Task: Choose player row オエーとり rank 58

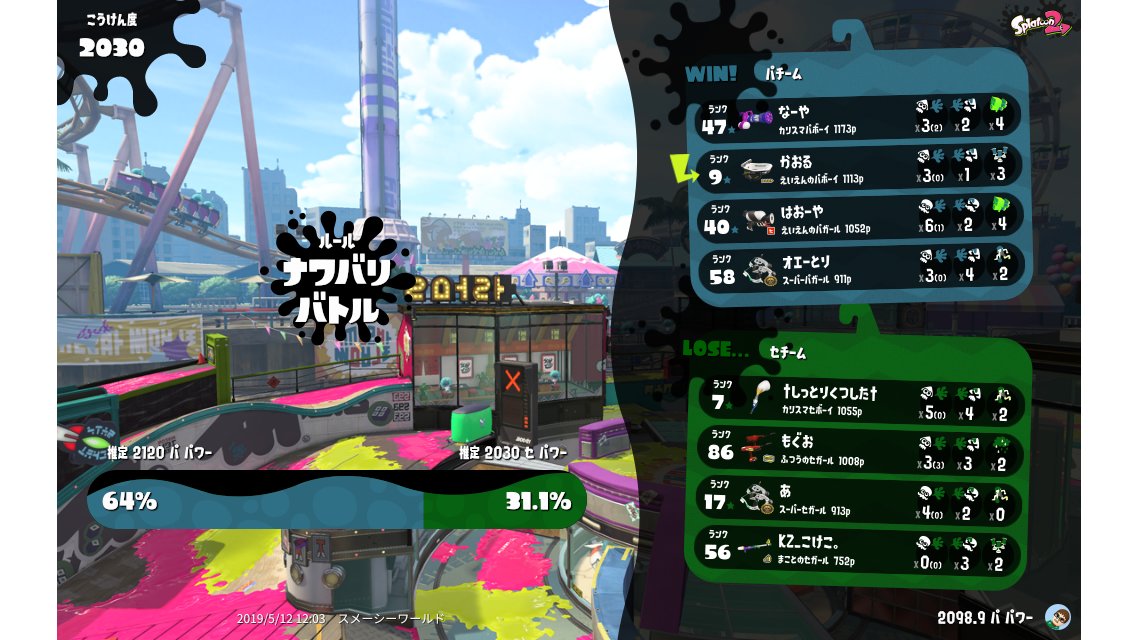Action: [x=860, y=267]
